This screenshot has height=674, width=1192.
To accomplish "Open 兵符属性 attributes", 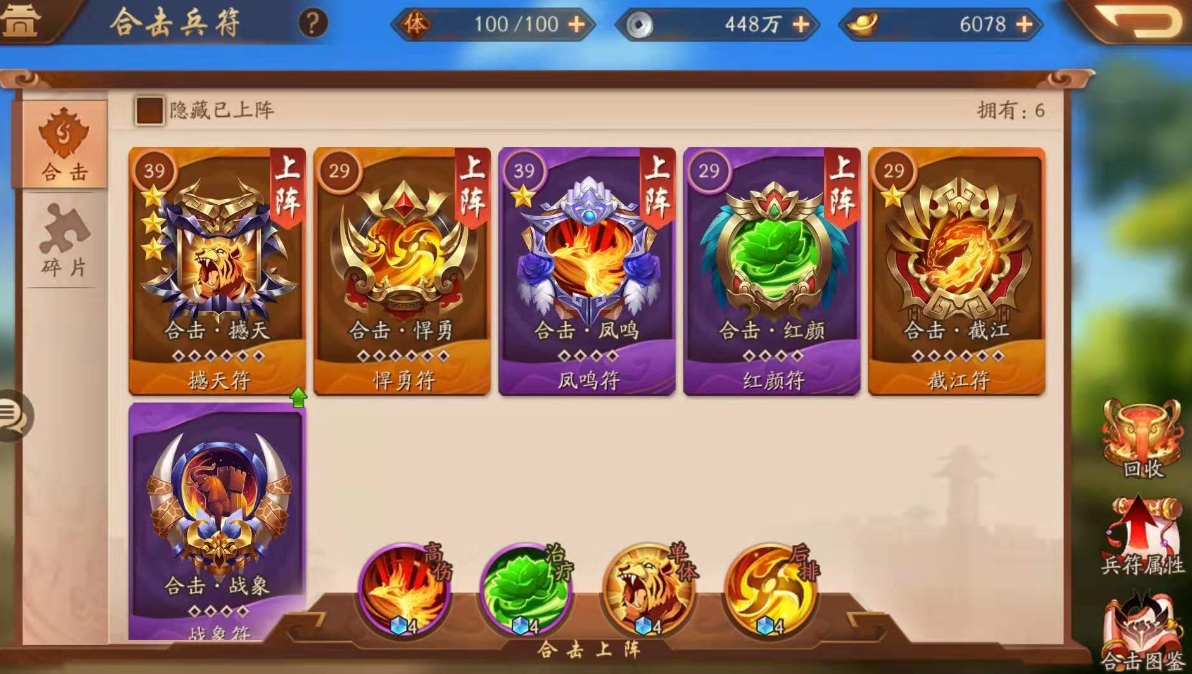I will coord(1142,535).
